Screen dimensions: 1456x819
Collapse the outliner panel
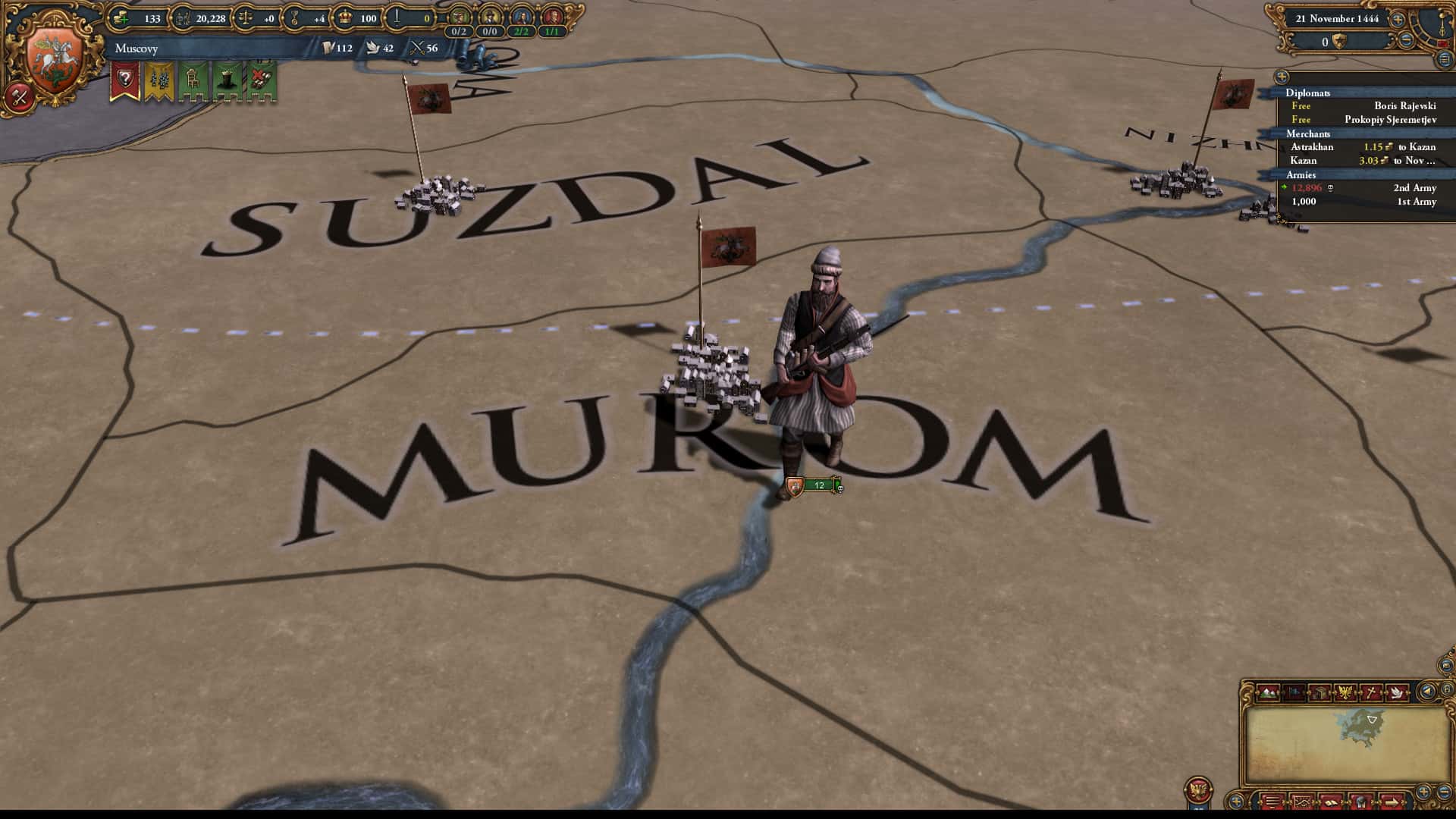pyautogui.click(x=1445, y=60)
